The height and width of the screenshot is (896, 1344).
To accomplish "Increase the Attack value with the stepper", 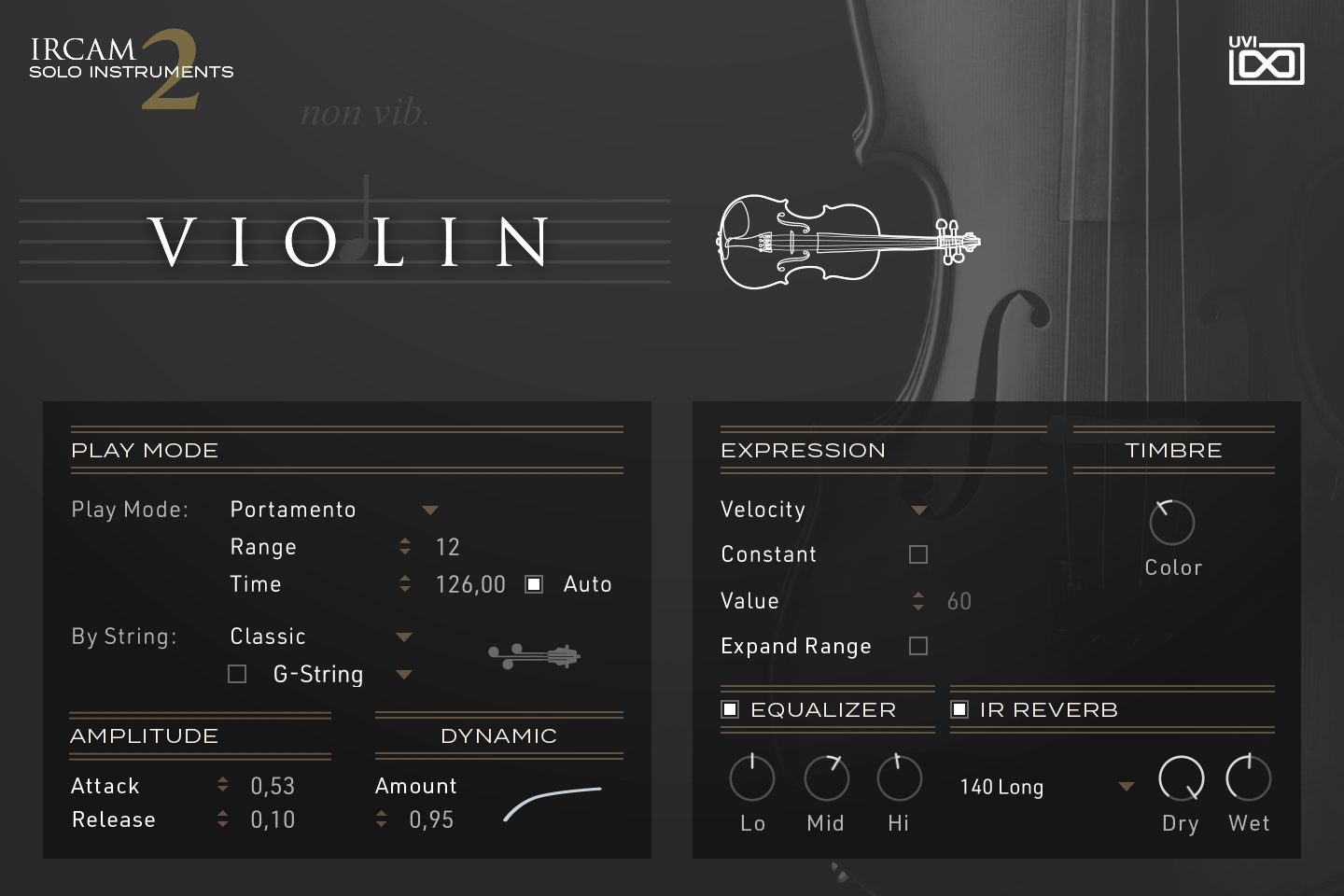I will click(222, 779).
